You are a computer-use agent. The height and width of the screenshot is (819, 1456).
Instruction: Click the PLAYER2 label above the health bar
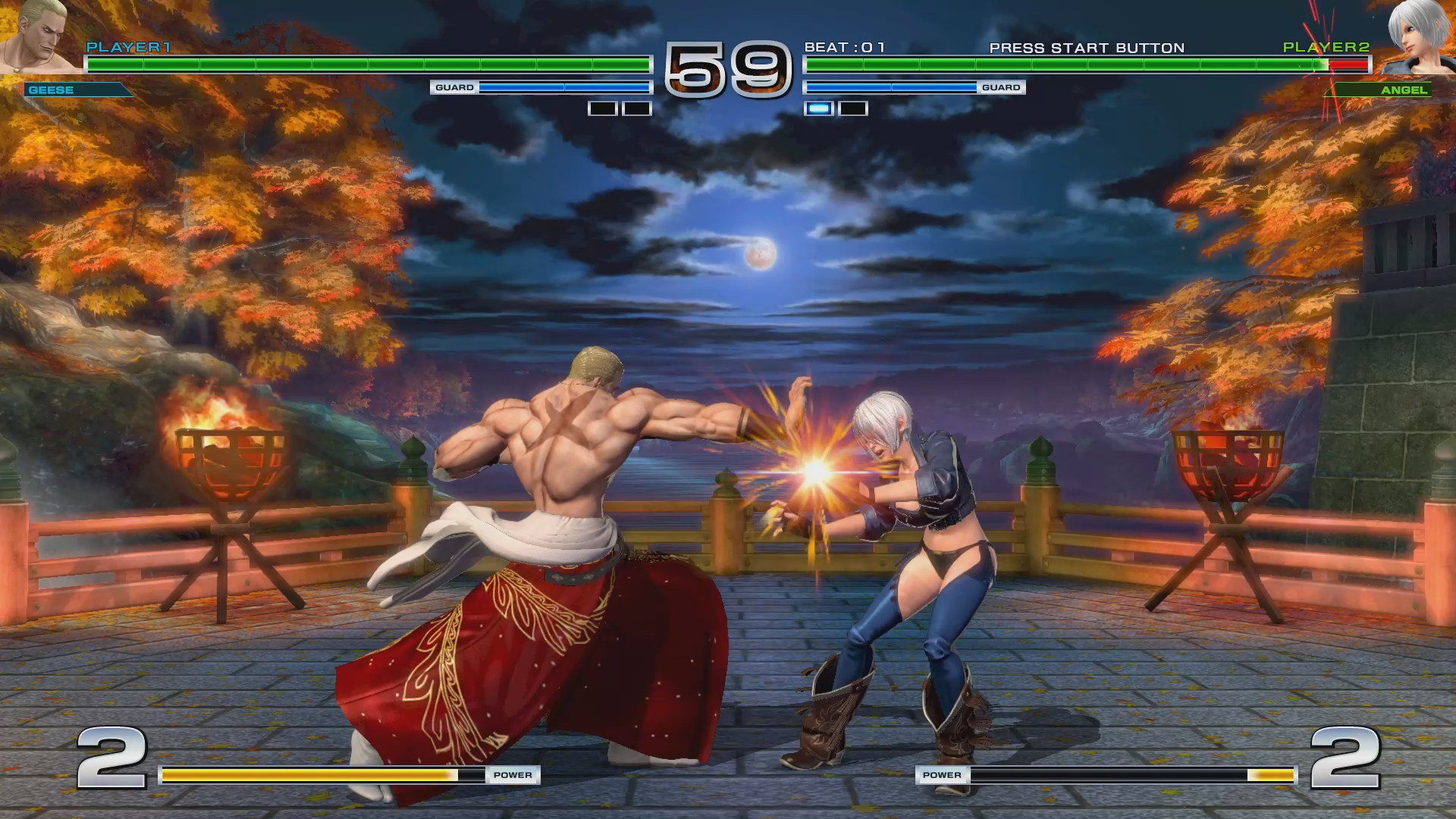pos(1326,48)
